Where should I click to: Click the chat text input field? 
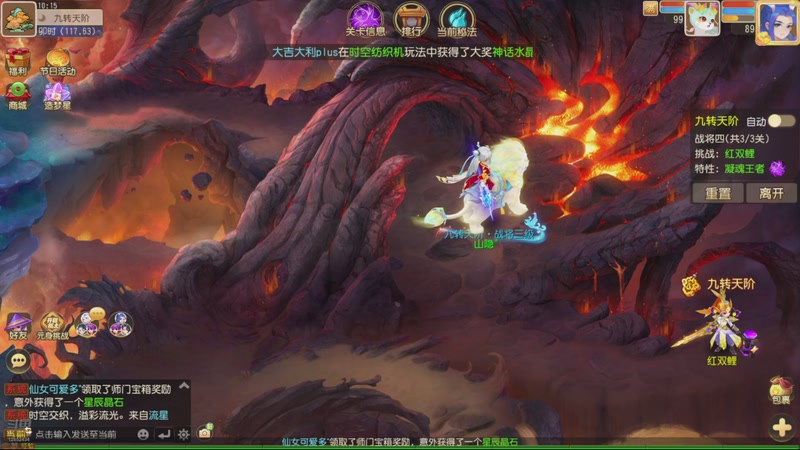pyautogui.click(x=80, y=434)
